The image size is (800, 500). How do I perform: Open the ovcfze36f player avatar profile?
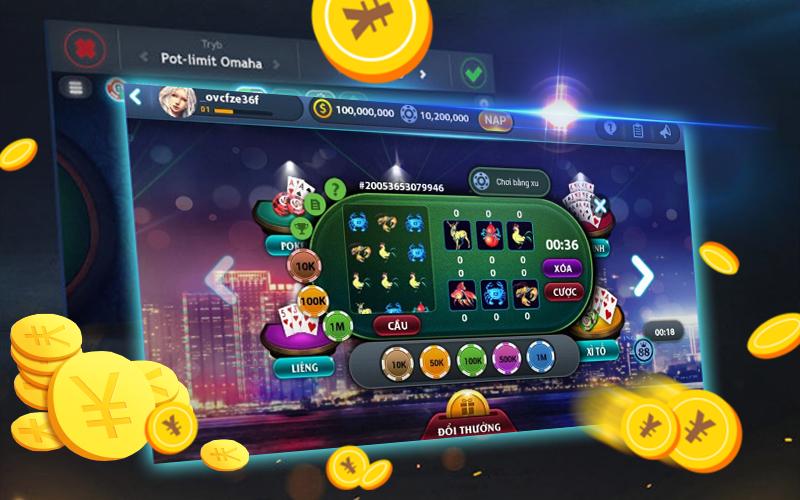[176, 100]
